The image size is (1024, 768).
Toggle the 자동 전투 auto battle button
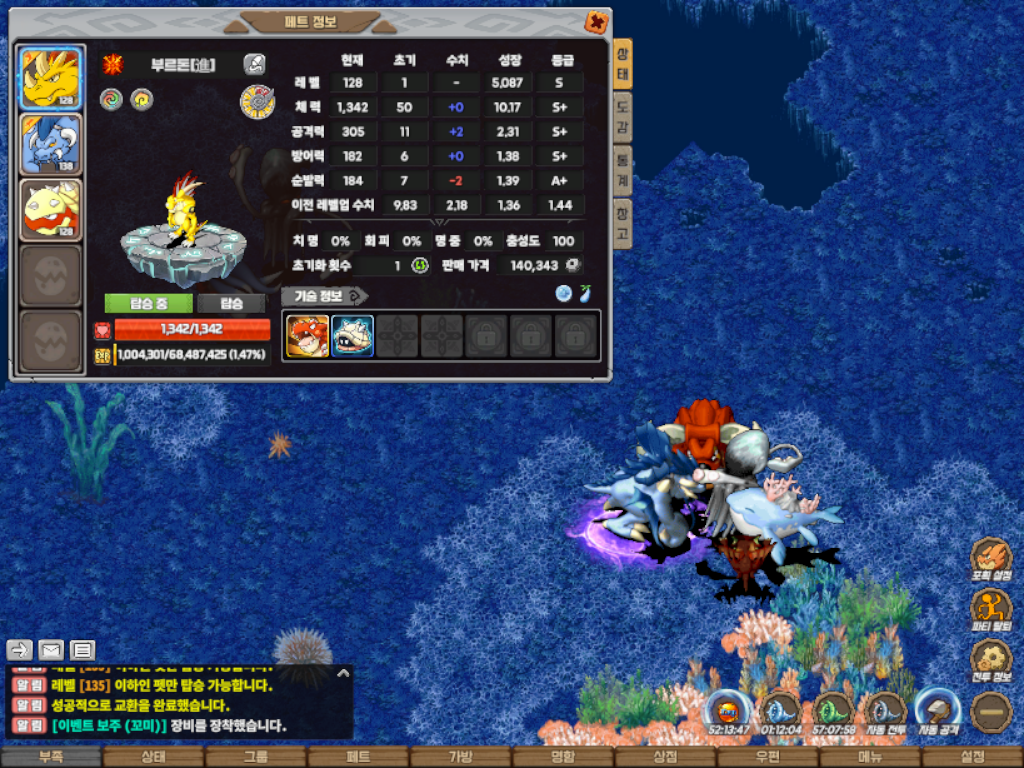click(885, 712)
